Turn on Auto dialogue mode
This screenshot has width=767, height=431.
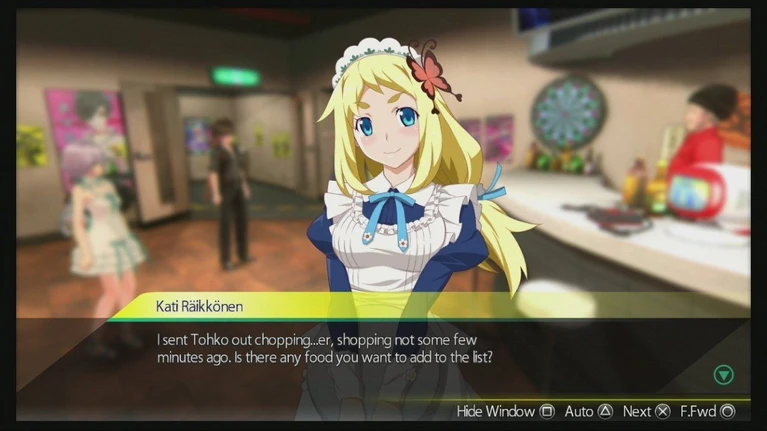(x=589, y=411)
